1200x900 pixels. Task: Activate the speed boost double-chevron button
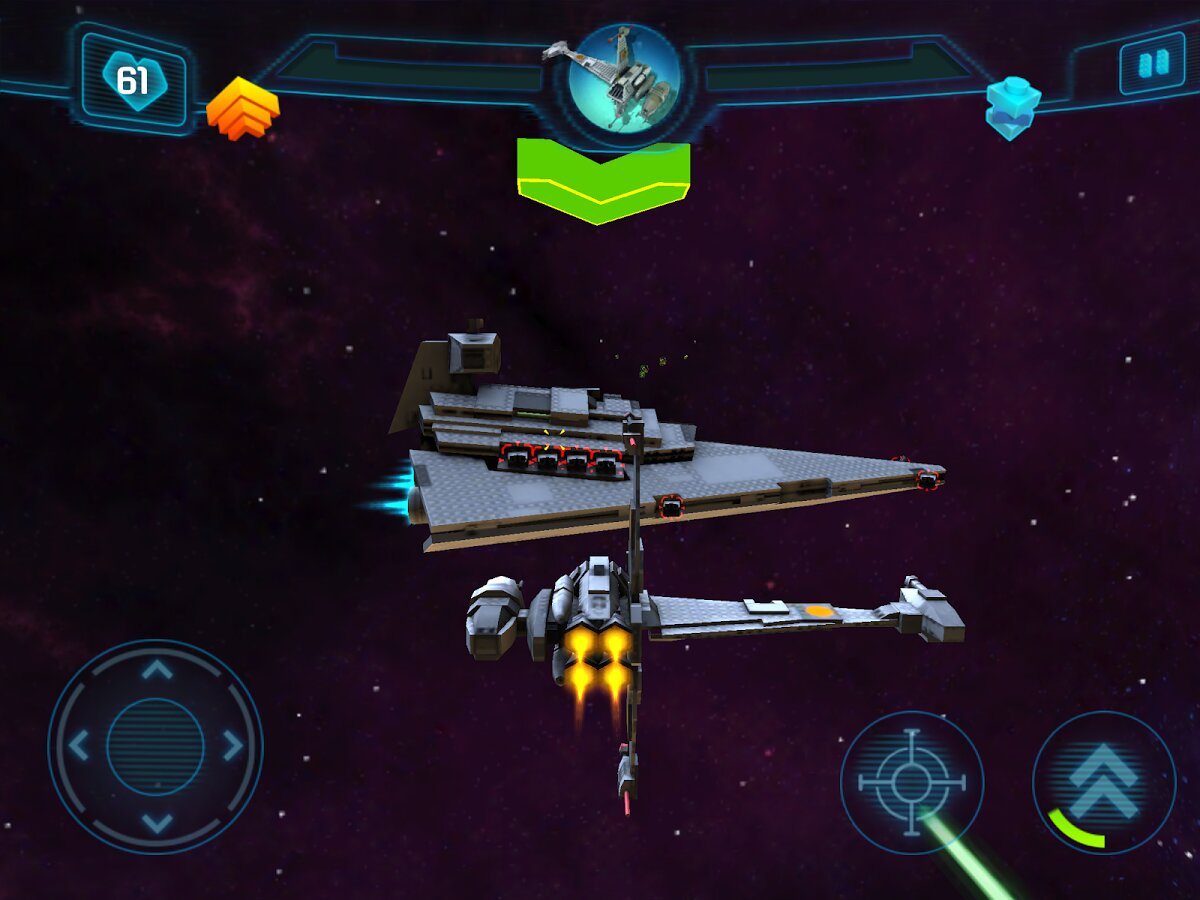pos(1104,781)
